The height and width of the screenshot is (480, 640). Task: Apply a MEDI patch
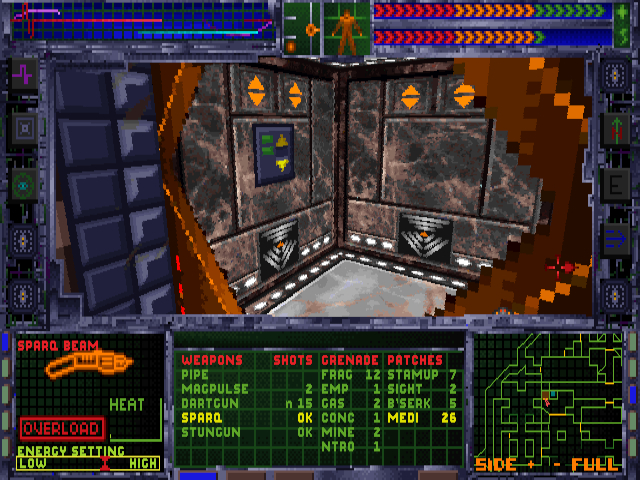click(402, 417)
